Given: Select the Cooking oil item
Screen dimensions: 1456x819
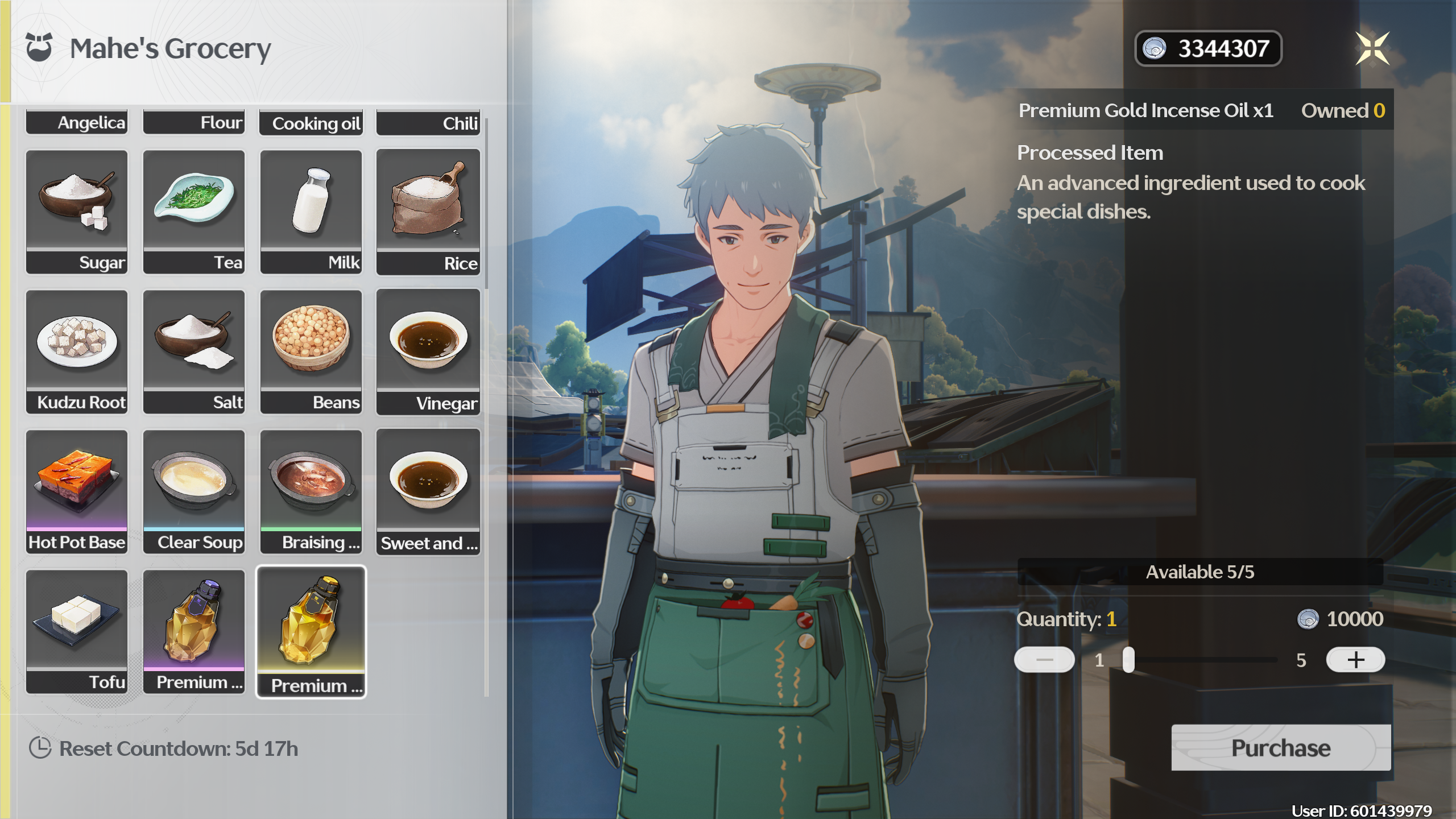Looking at the screenshot, I should coord(311,122).
